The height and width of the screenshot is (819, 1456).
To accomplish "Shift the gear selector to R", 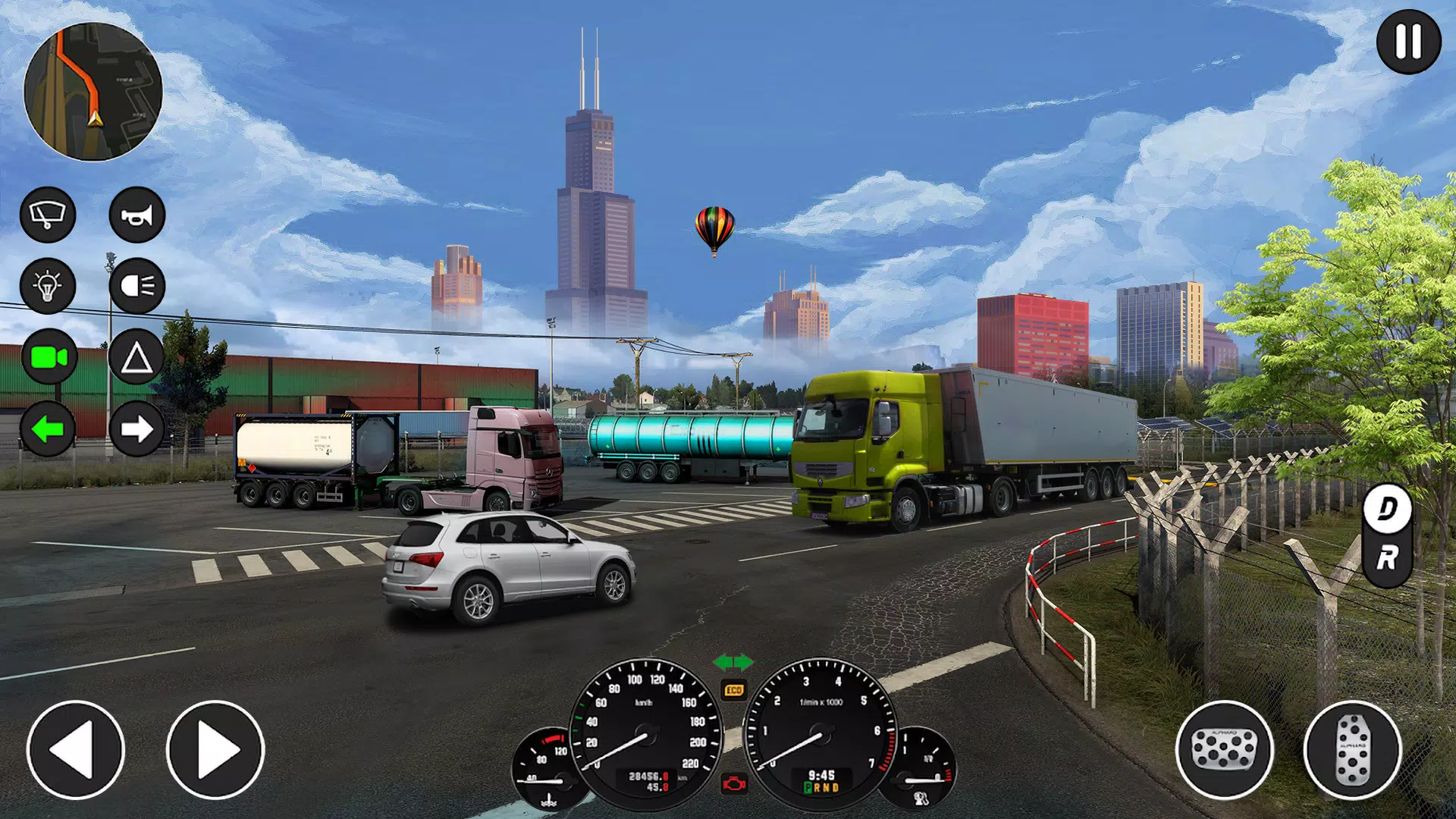I will [x=1387, y=560].
